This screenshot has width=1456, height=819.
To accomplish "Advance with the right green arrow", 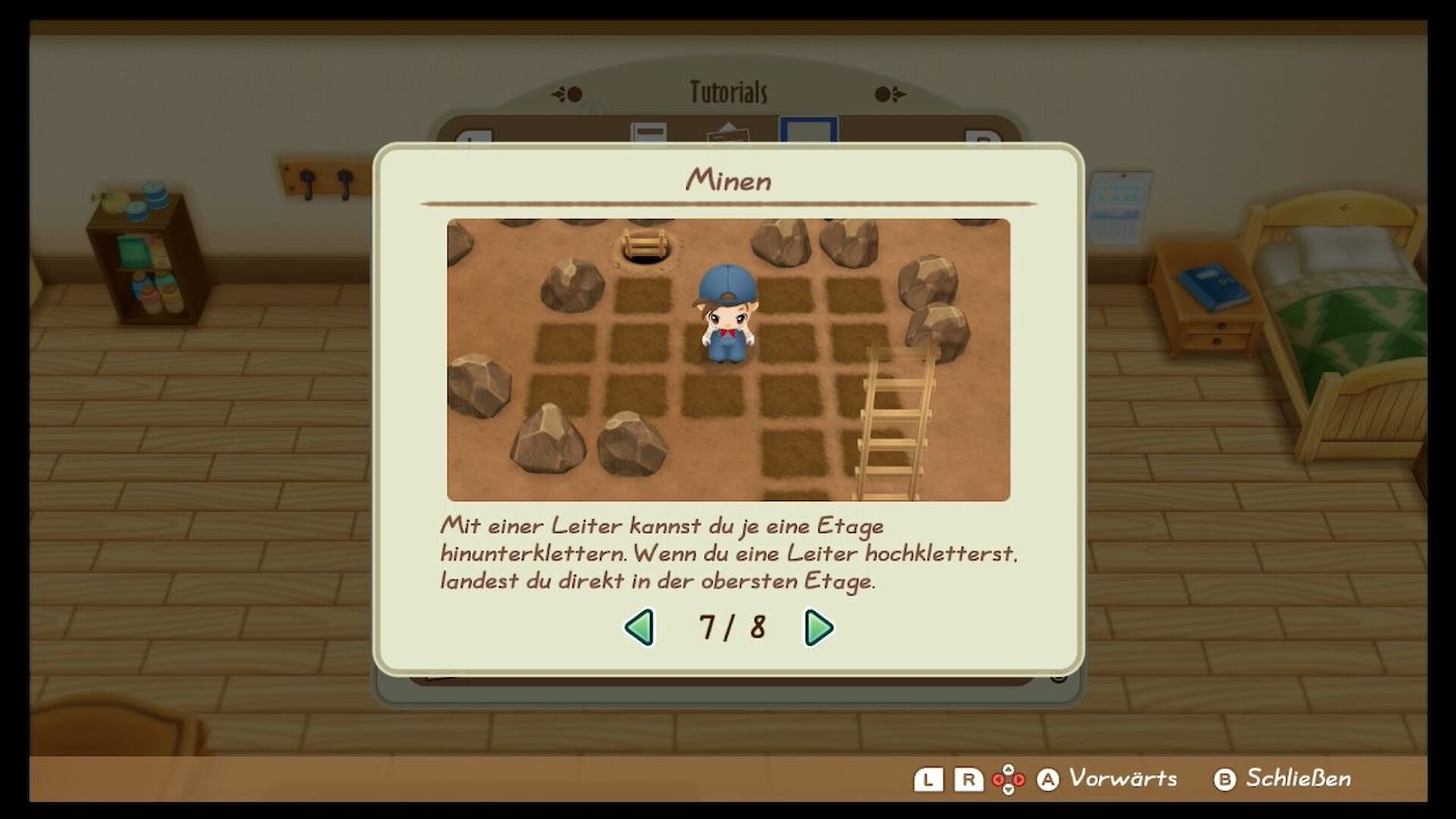I will [817, 628].
